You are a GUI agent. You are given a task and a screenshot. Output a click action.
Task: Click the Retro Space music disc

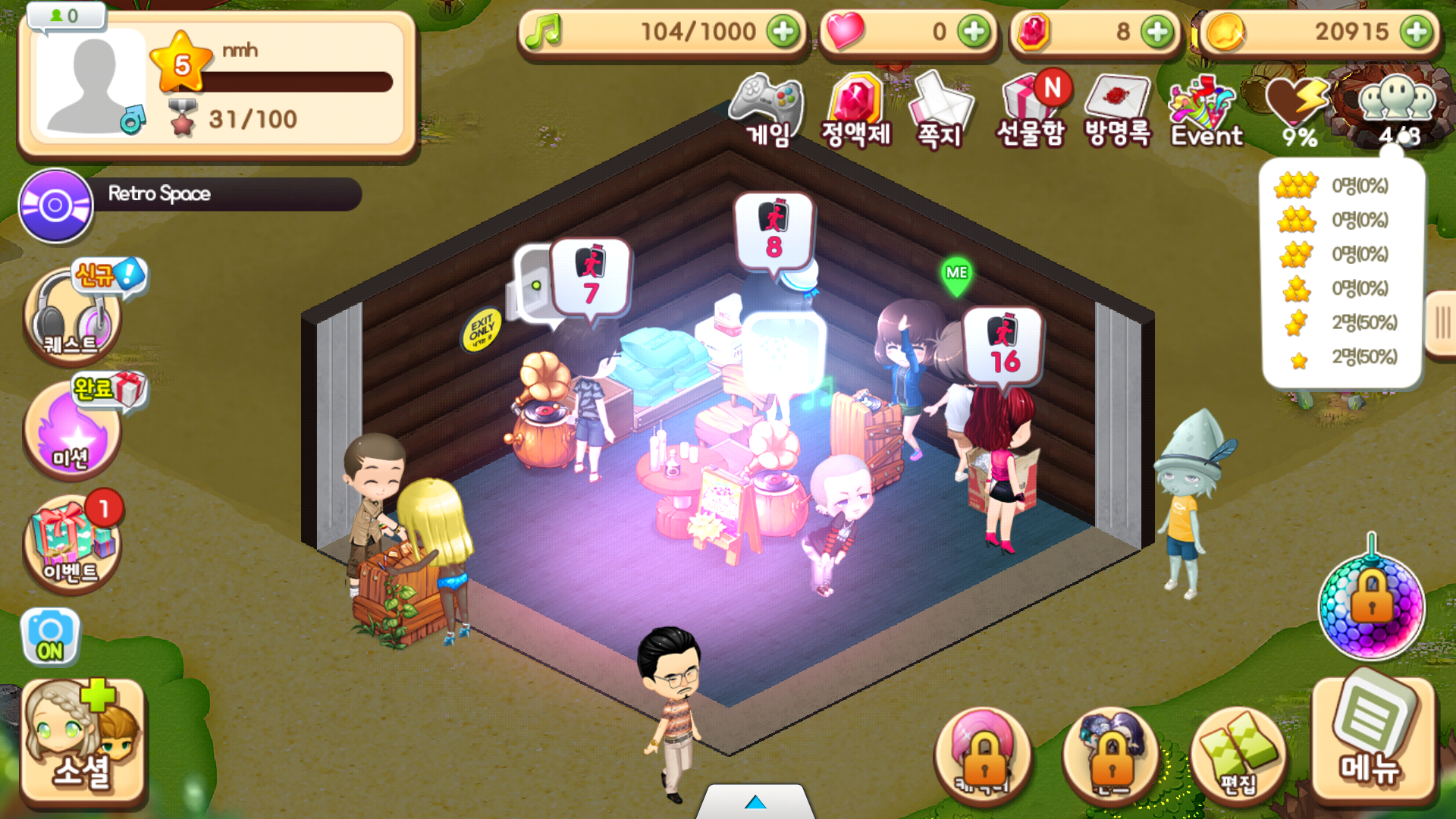point(55,206)
